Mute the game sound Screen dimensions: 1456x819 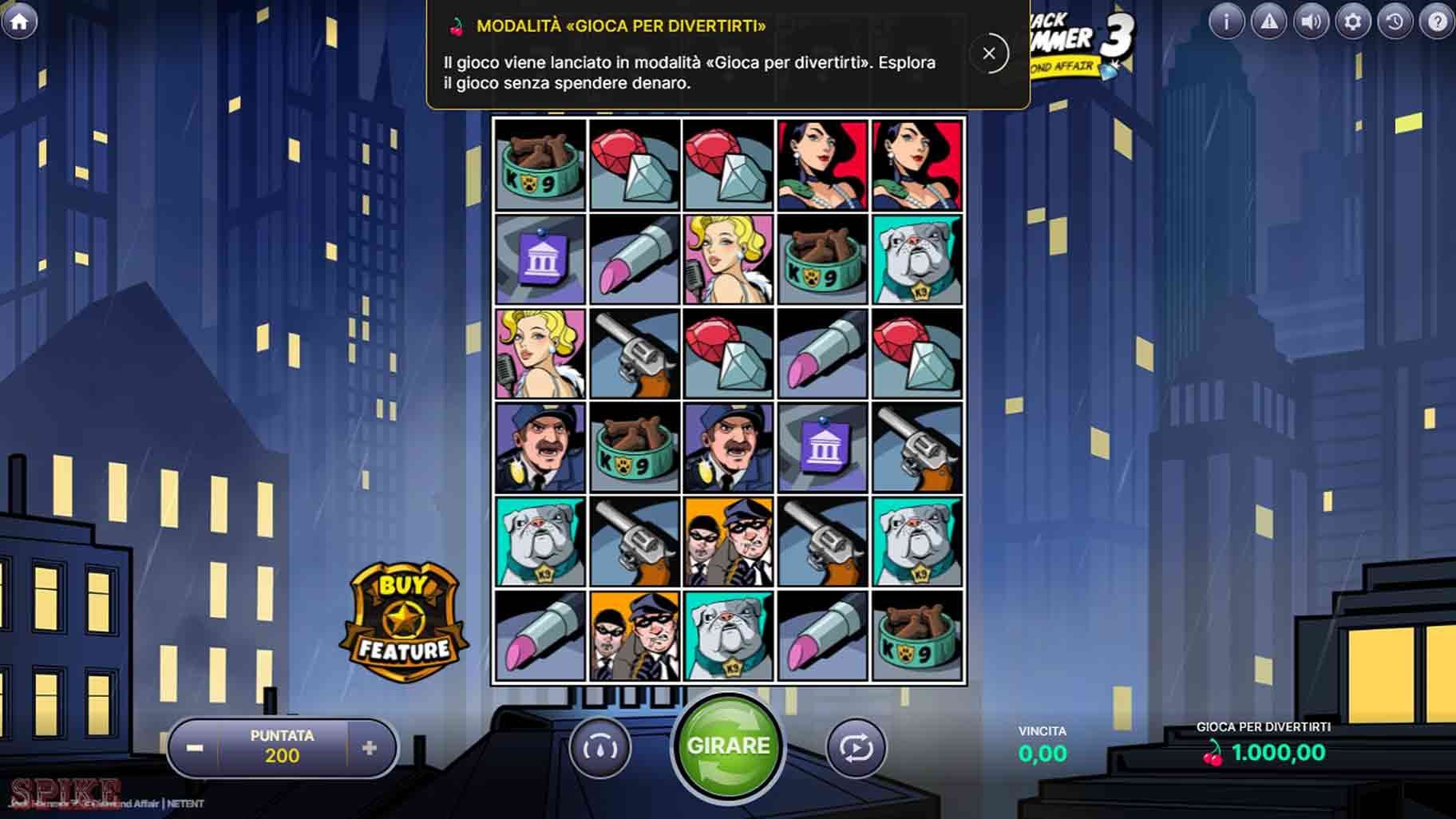coord(1311,22)
